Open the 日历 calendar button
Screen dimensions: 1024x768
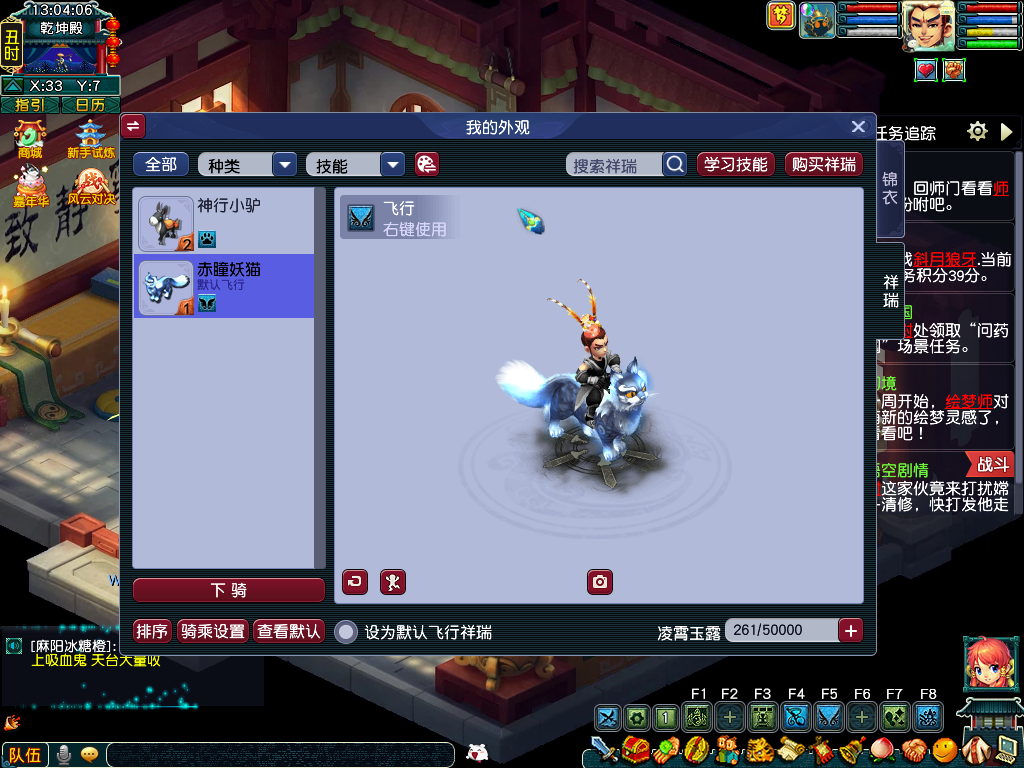[90, 104]
